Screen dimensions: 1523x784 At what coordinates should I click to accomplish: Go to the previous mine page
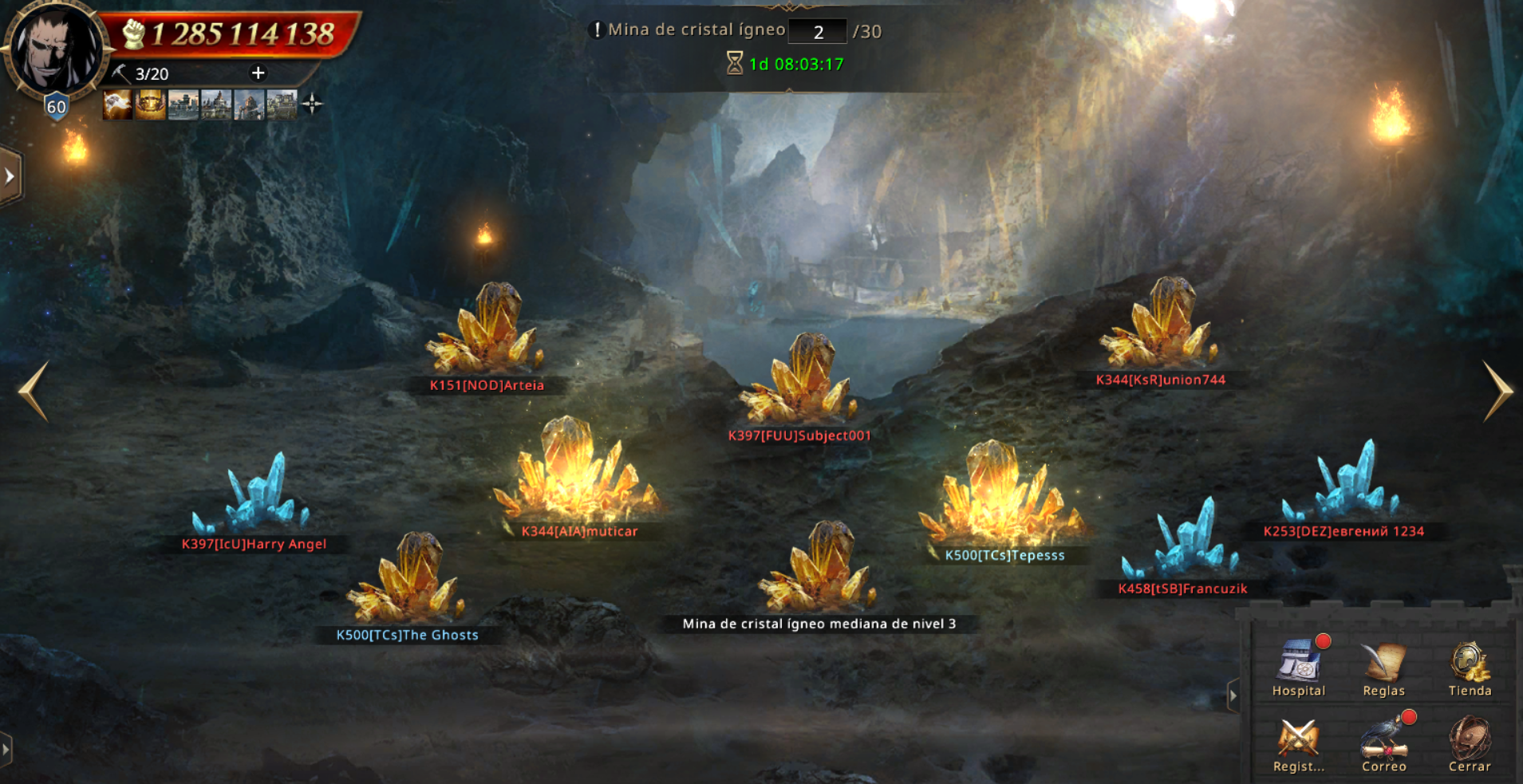tap(34, 390)
